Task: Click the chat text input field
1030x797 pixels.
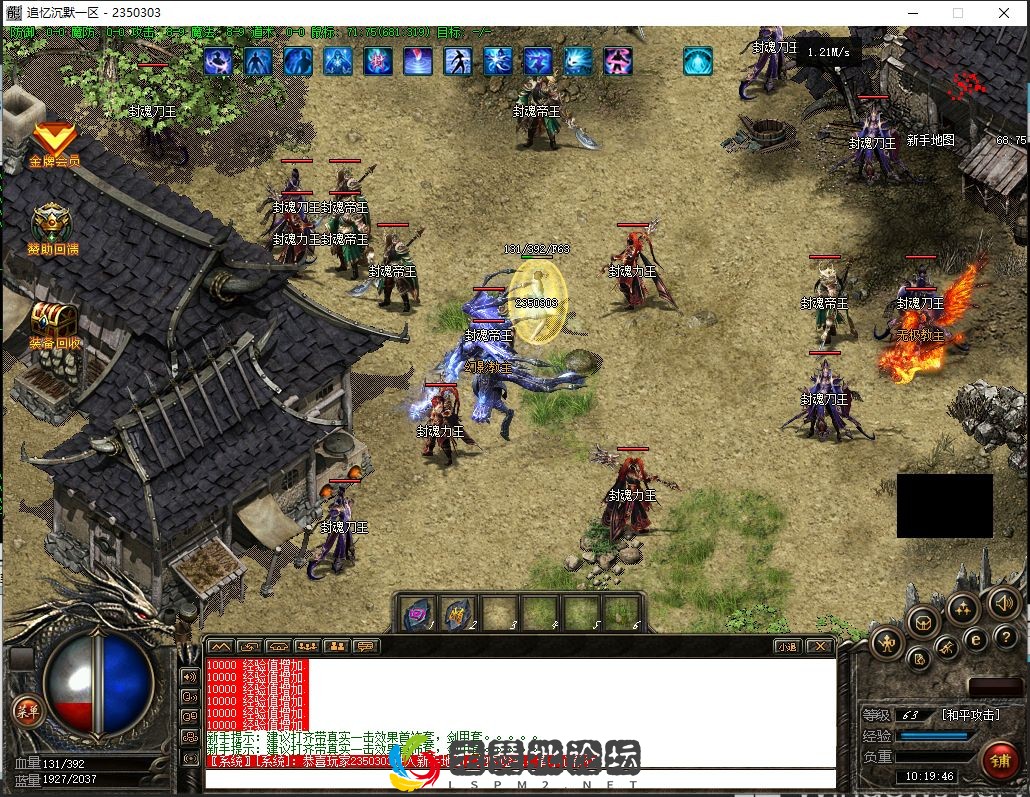Action: coord(520,778)
